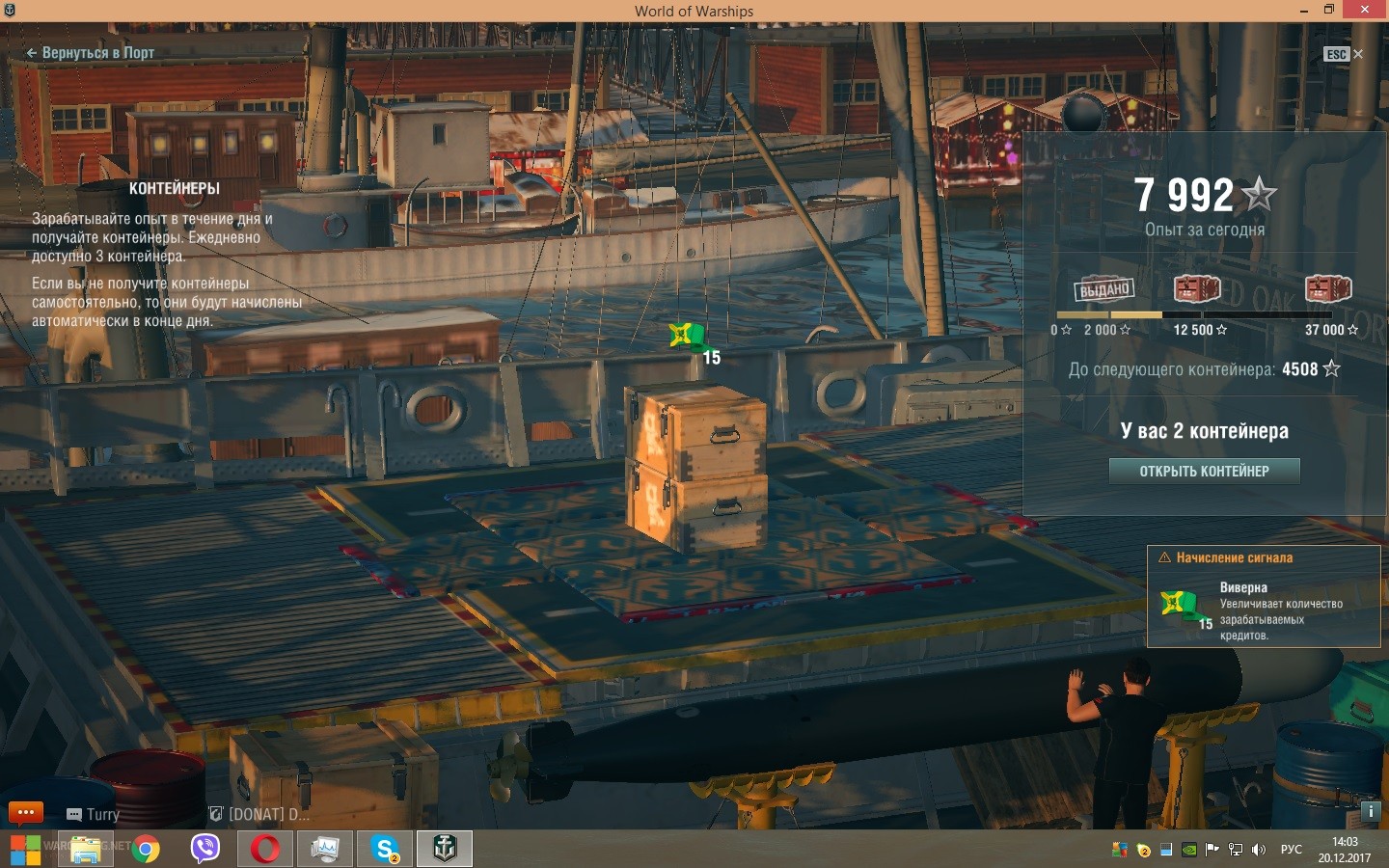Minimize the World of Warships window

tap(1304, 11)
